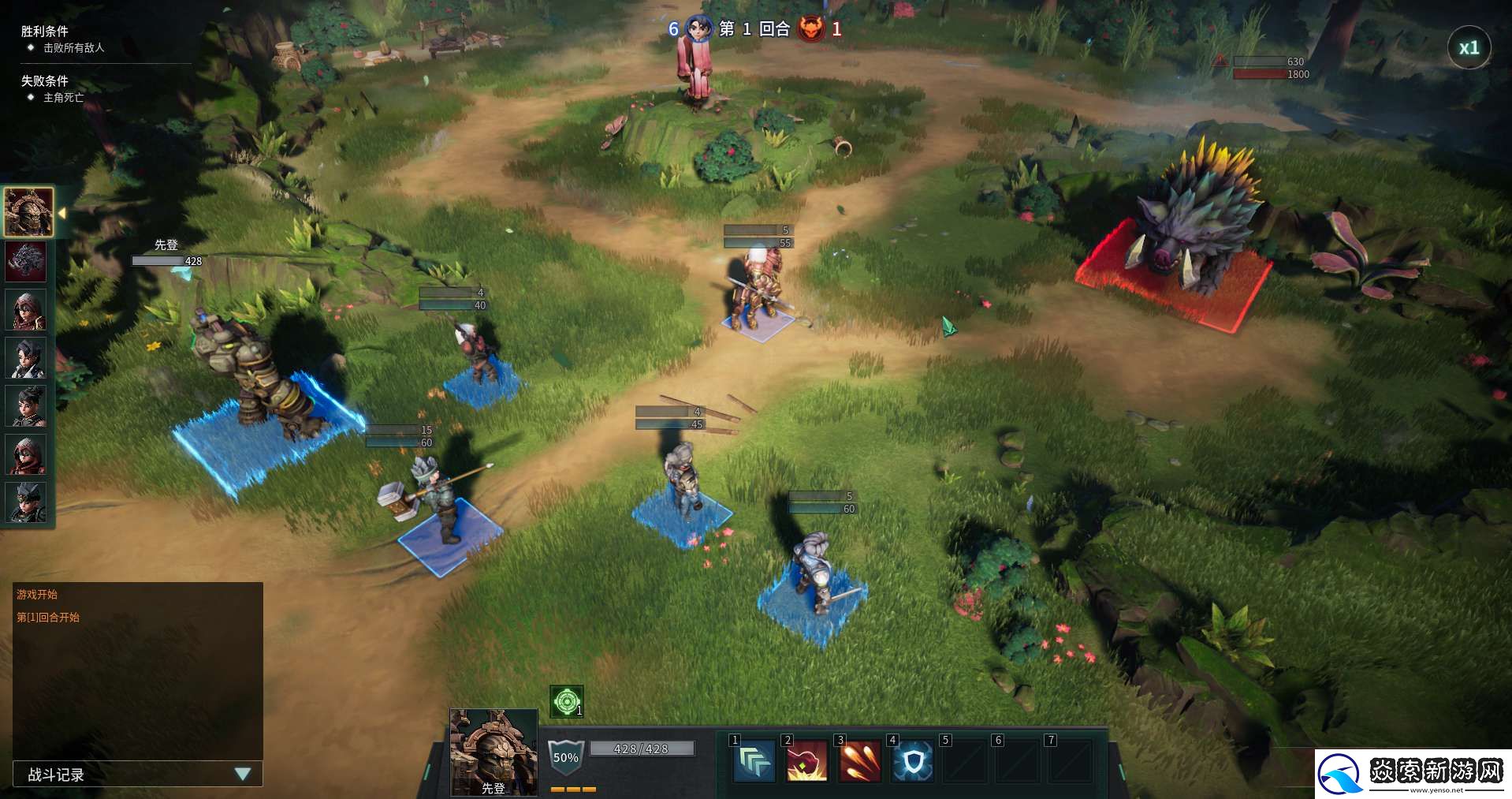The image size is (1512, 799).
Task: Inspect the green target buff icon
Action: [x=566, y=701]
